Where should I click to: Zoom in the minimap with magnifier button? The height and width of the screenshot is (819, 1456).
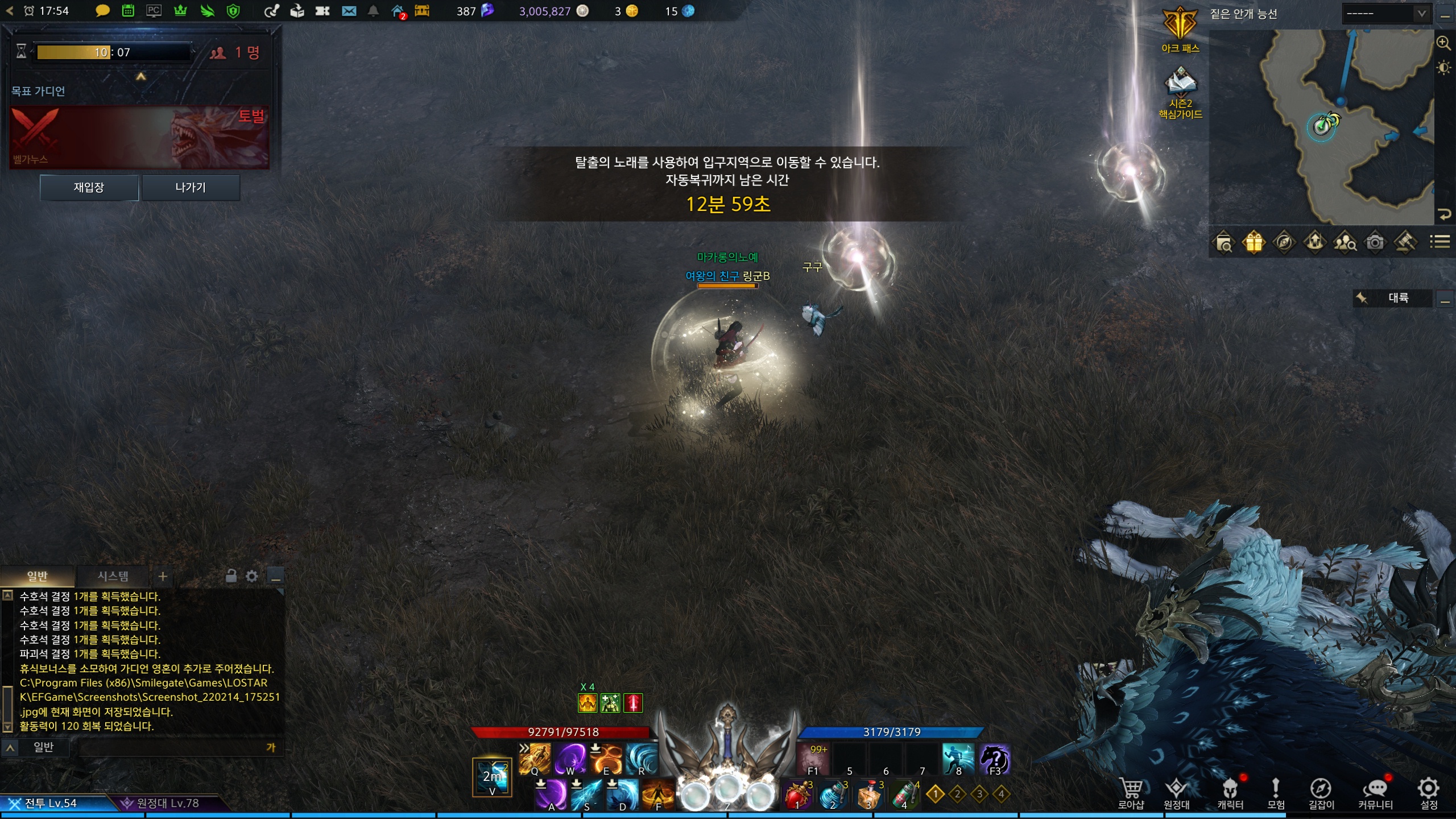coord(1443,43)
